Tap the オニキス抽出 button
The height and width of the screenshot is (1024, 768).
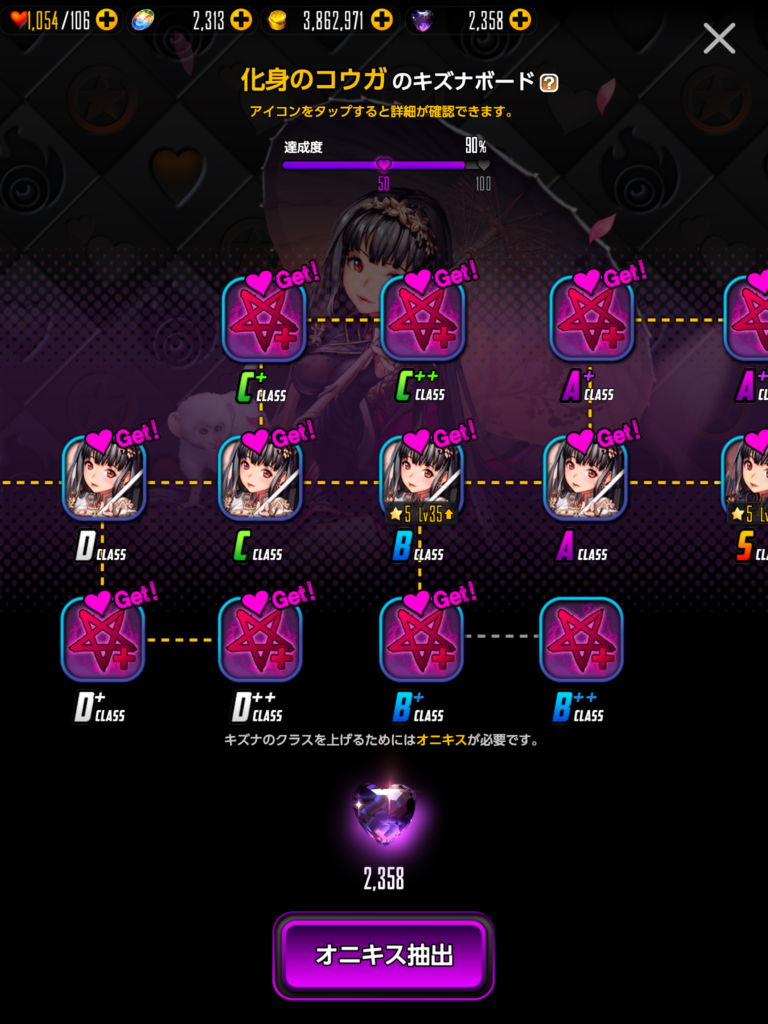384,955
